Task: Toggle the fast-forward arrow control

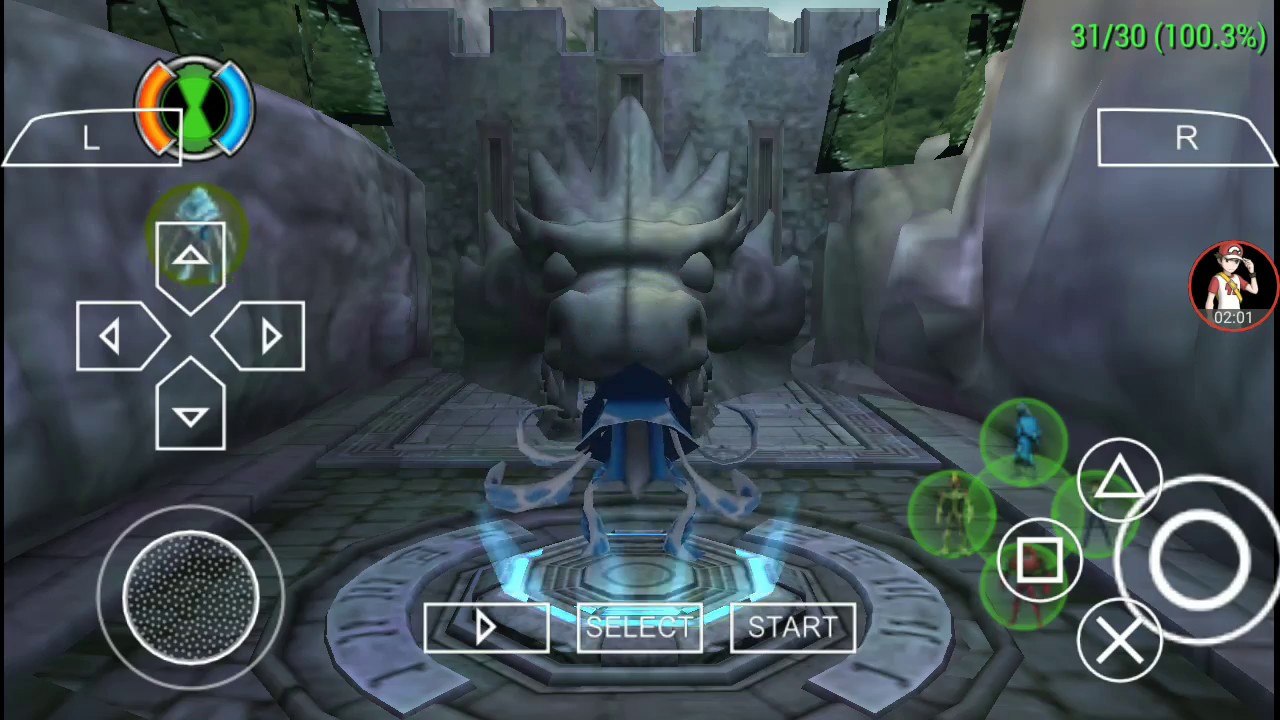Action: (x=487, y=628)
